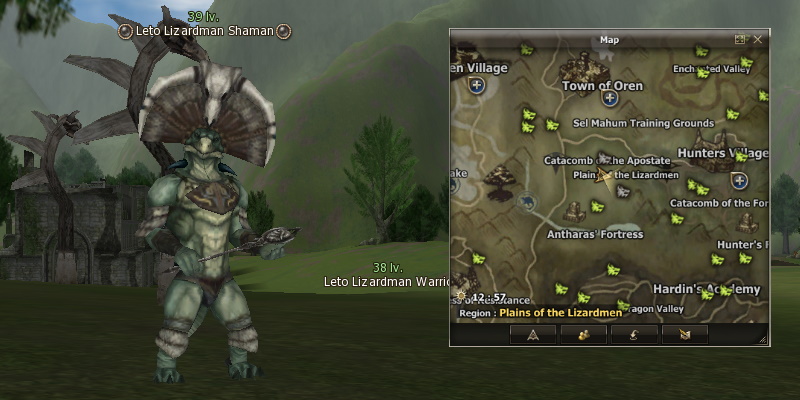
Task: Select the Town of Oren marker
Action: click(607, 98)
